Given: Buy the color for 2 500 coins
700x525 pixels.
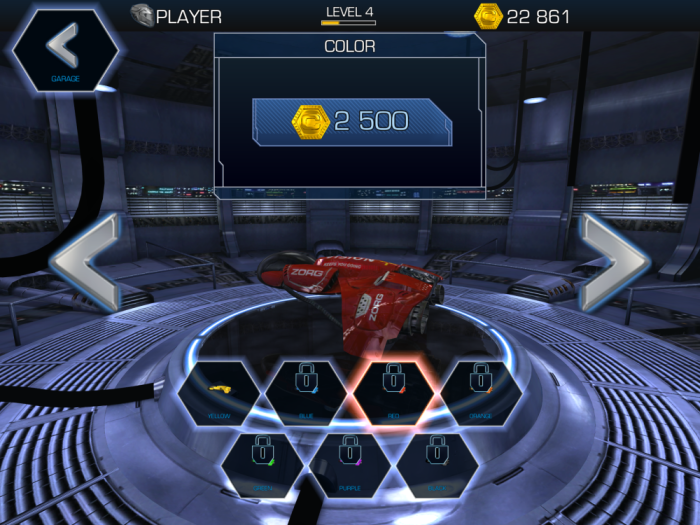Looking at the screenshot, I should pyautogui.click(x=352, y=122).
